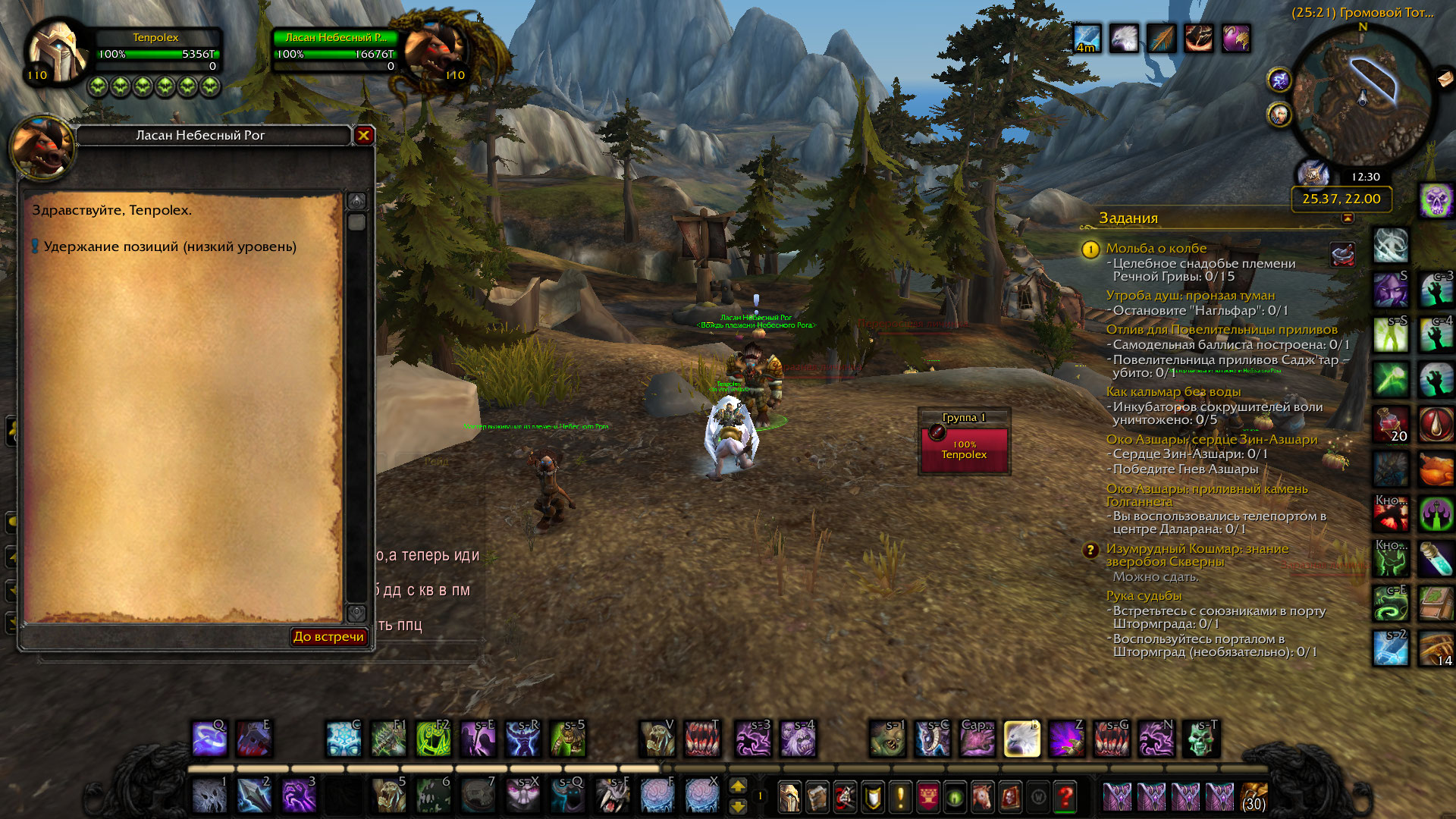
Task: Click Tenpolex in the Группа 1 frame
Action: tap(964, 449)
